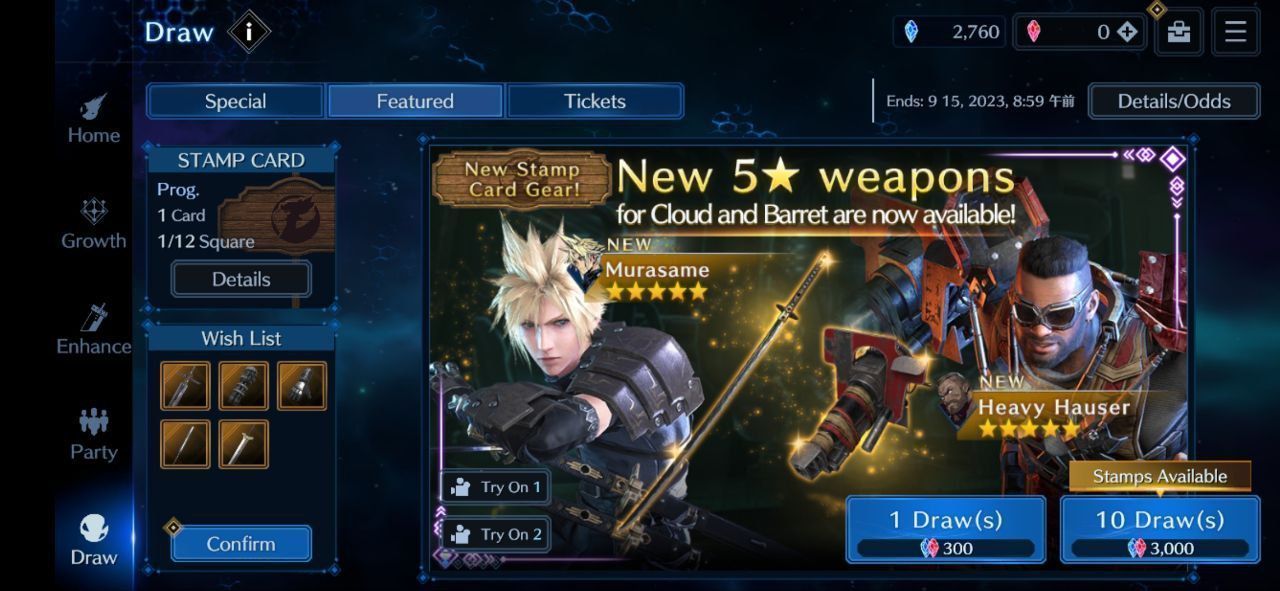Select the Featured draw tab

(x=415, y=101)
